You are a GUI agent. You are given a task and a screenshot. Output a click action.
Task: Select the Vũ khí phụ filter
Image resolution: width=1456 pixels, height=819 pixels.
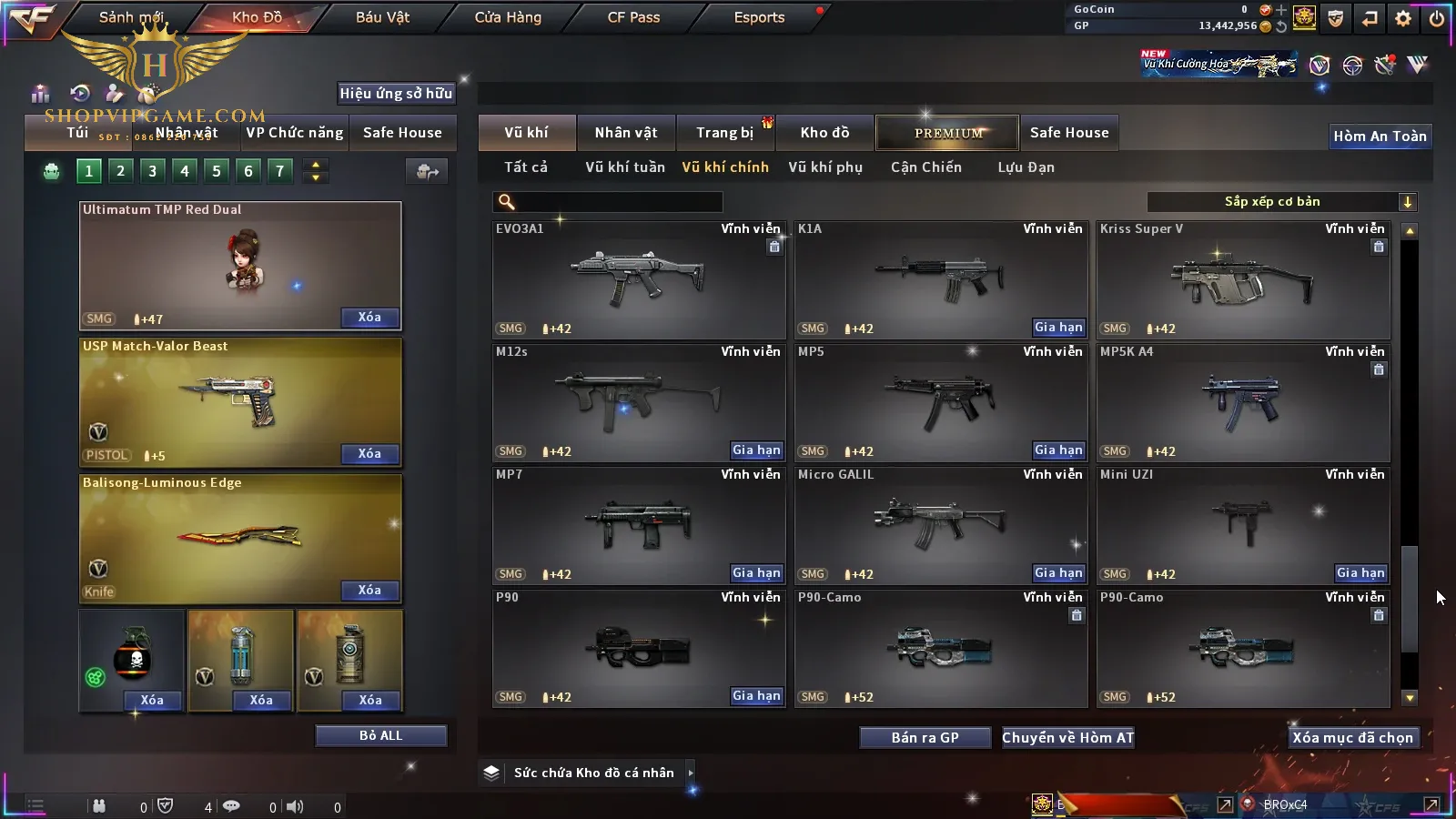(824, 167)
